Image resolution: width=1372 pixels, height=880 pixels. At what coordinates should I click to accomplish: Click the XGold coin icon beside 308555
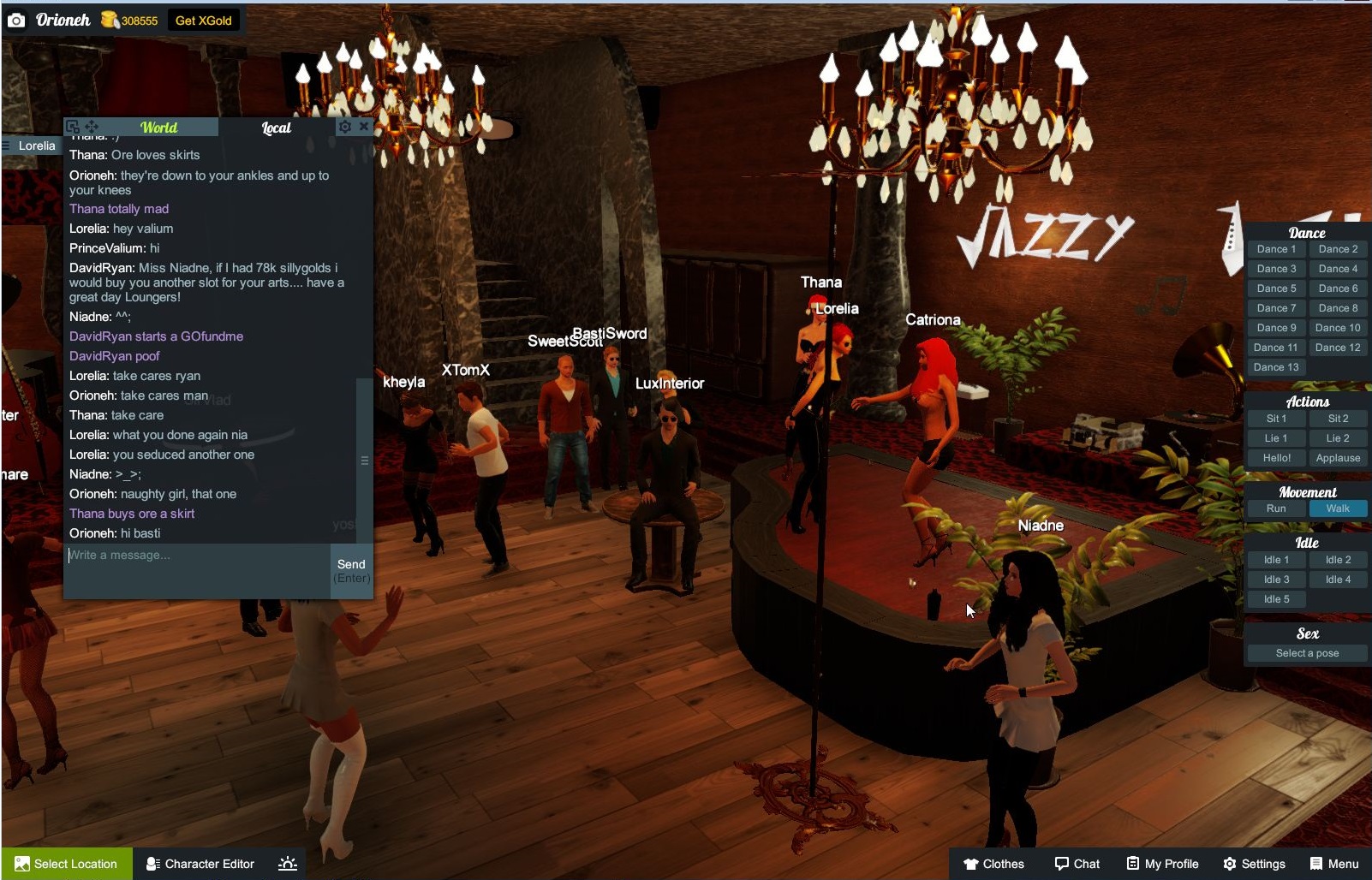(107, 19)
